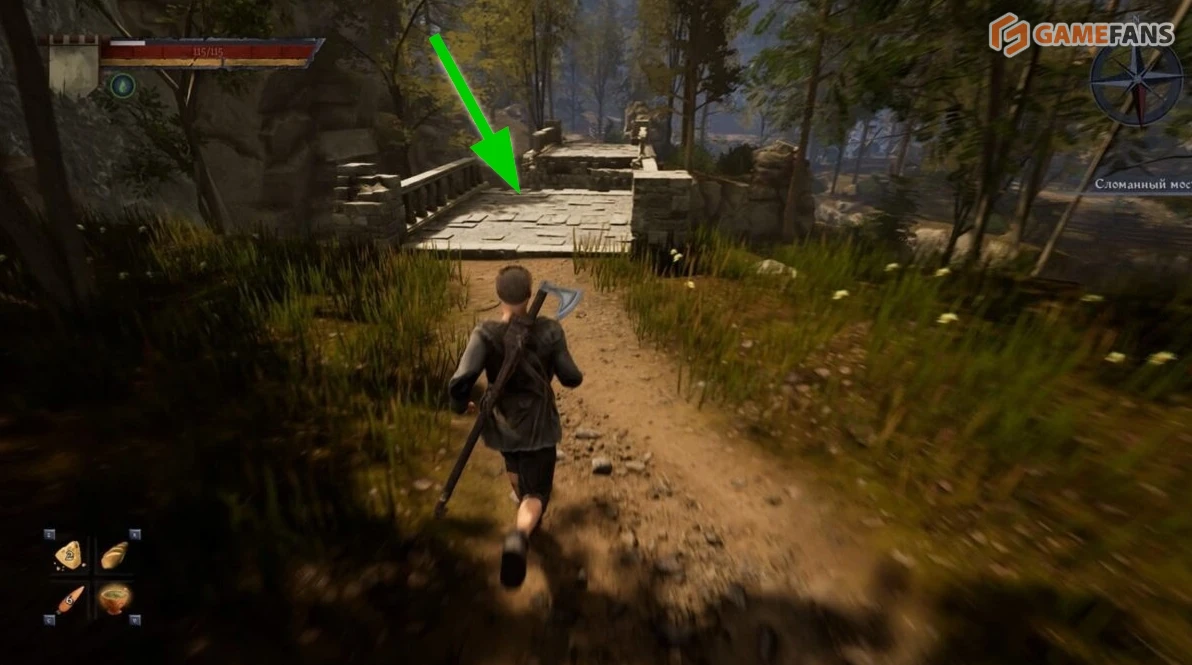Select the soup bowl quick slot
This screenshot has width=1192, height=665.
pos(115,599)
